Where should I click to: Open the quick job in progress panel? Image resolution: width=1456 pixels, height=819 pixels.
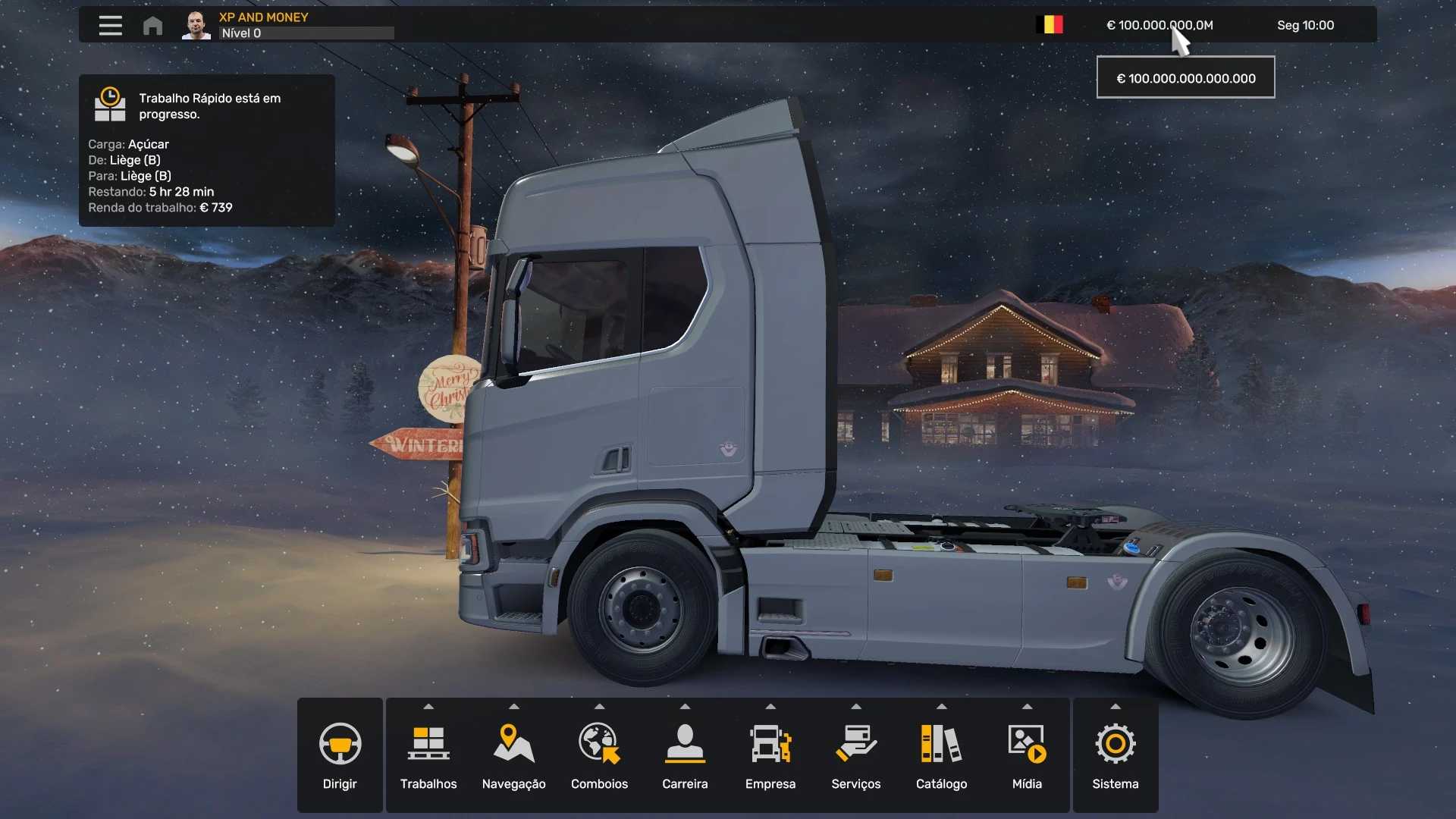pos(206,150)
